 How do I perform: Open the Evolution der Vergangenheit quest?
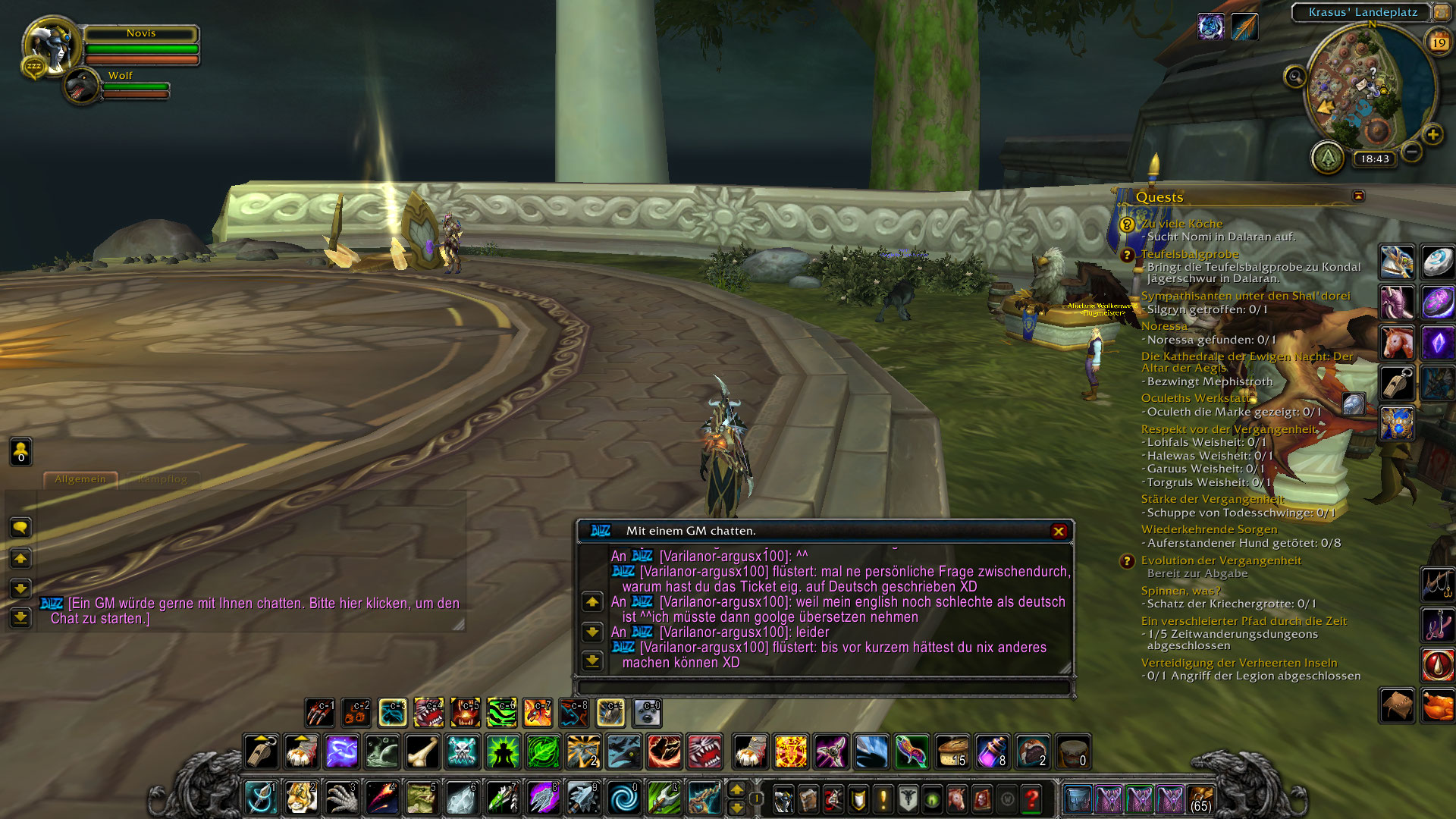coord(1221,560)
